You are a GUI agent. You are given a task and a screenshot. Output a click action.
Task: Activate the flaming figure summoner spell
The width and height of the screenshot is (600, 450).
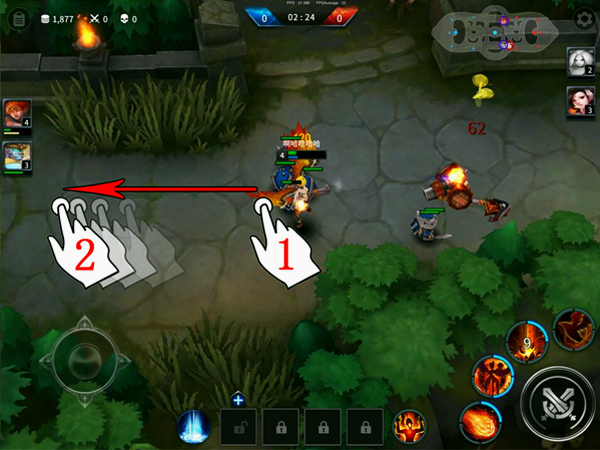(x=408, y=426)
